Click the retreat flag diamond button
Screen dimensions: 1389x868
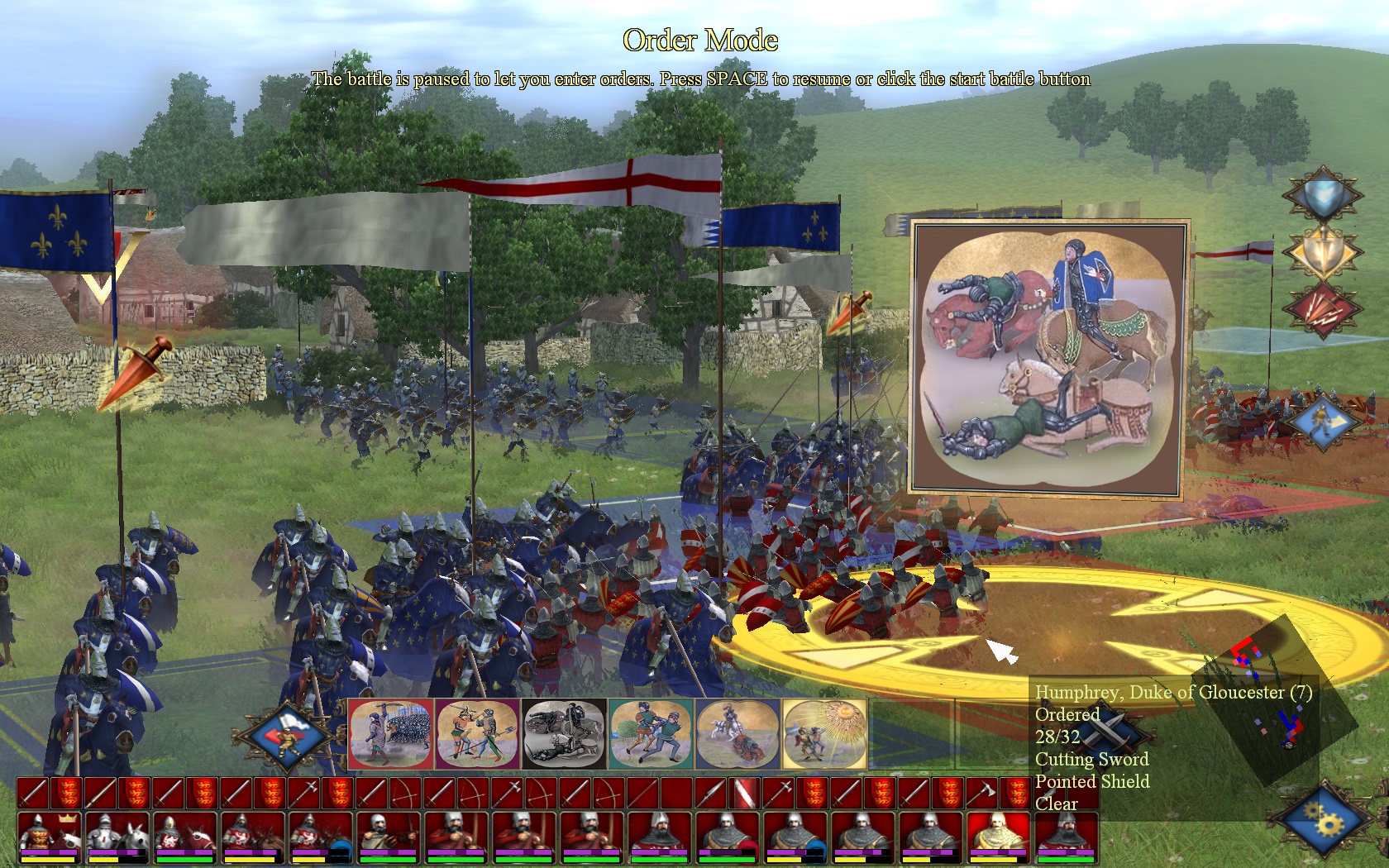[285, 735]
